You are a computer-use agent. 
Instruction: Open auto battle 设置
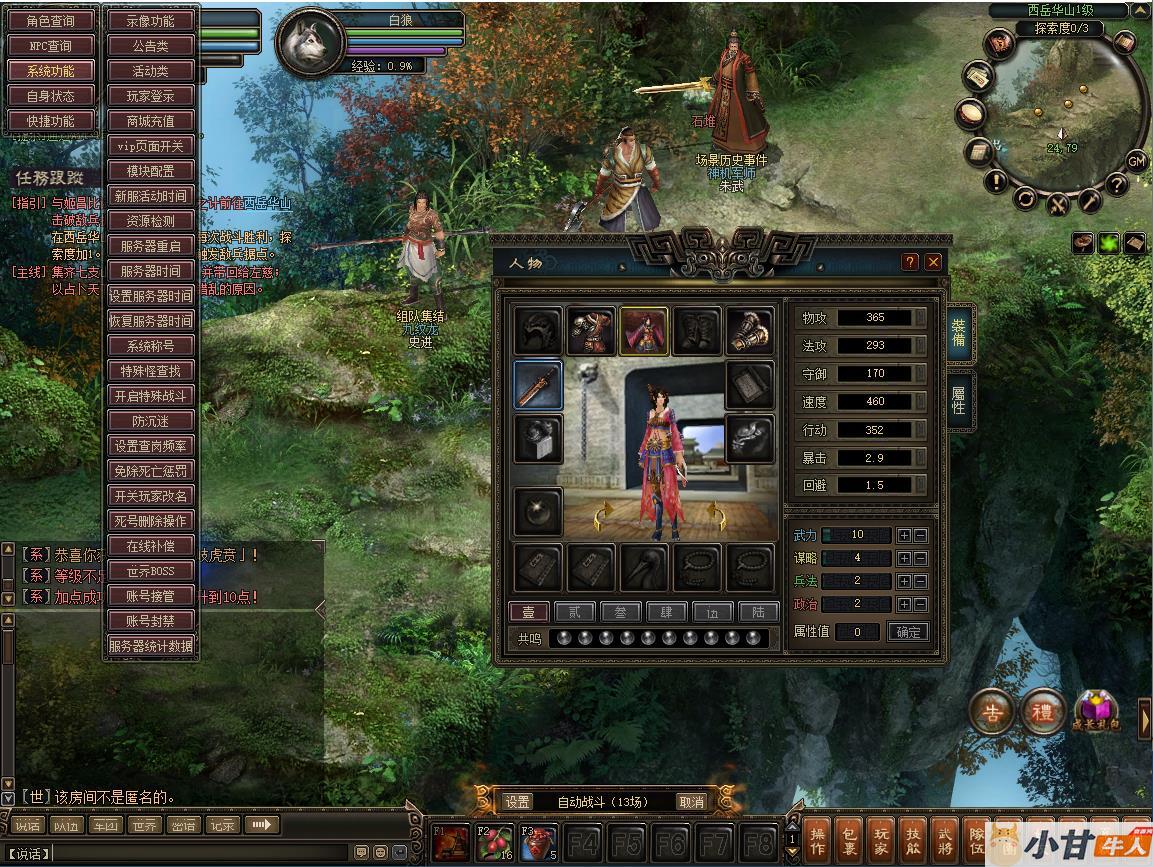point(518,802)
